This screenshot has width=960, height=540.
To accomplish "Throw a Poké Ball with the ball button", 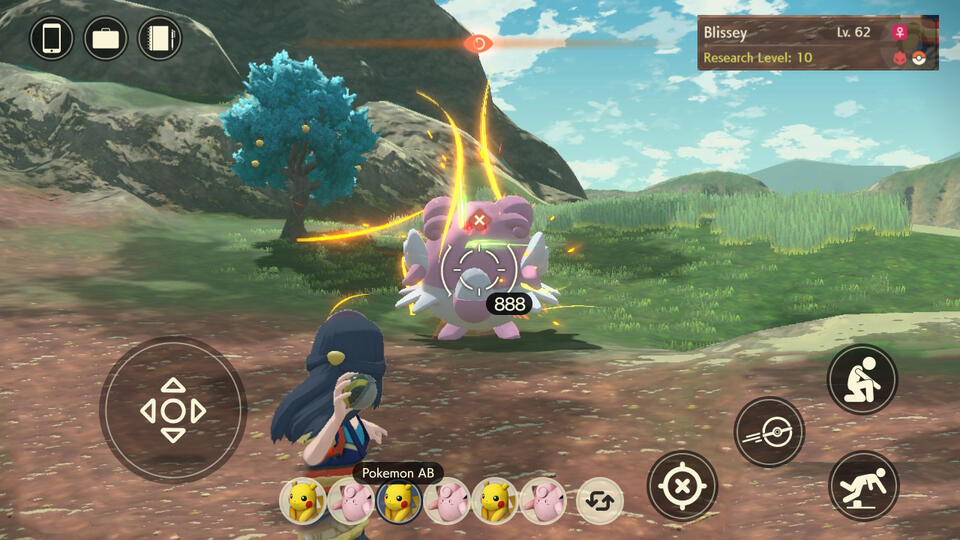I will click(x=769, y=432).
